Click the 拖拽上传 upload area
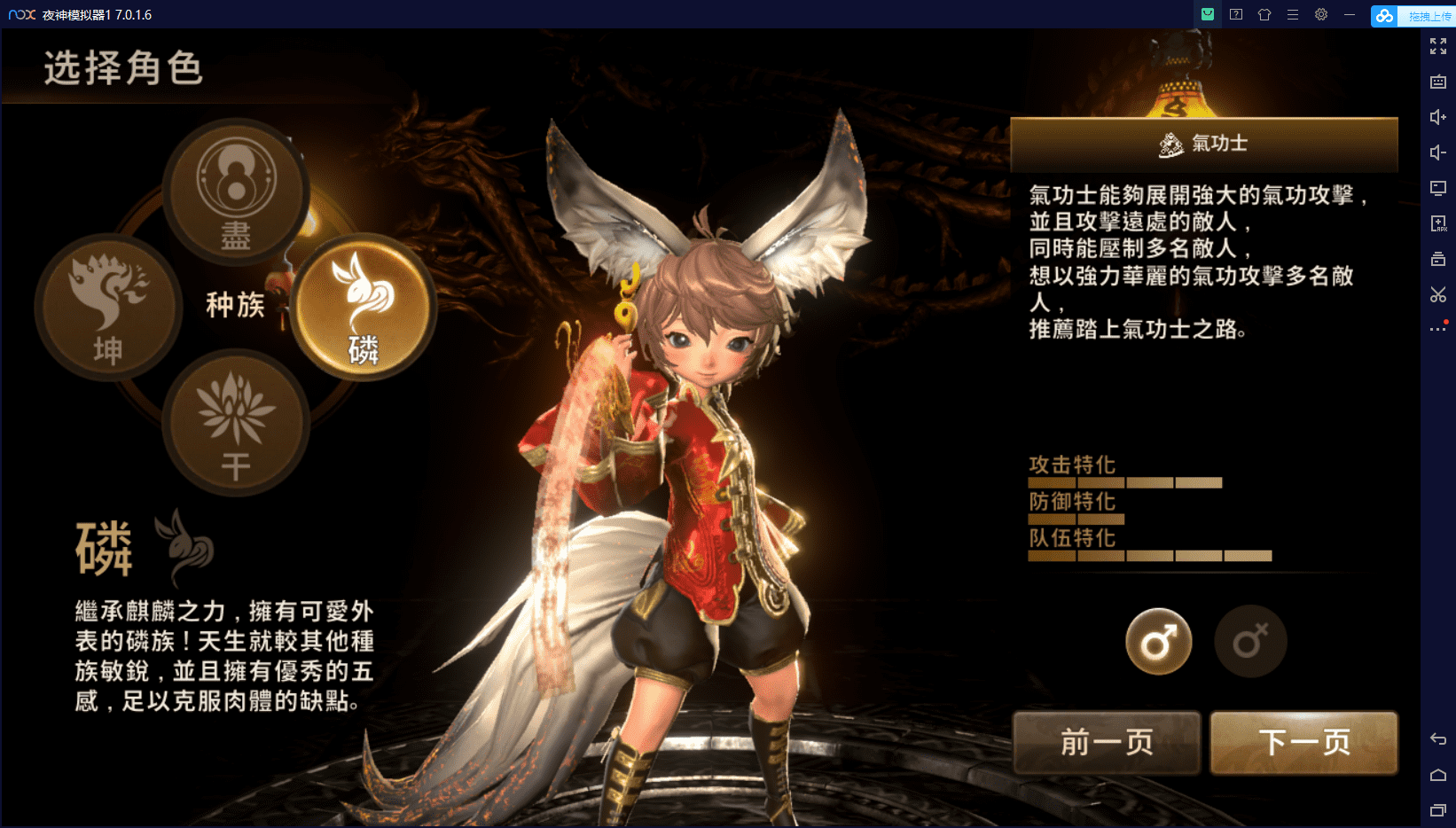The height and width of the screenshot is (828, 1456). (x=1423, y=15)
